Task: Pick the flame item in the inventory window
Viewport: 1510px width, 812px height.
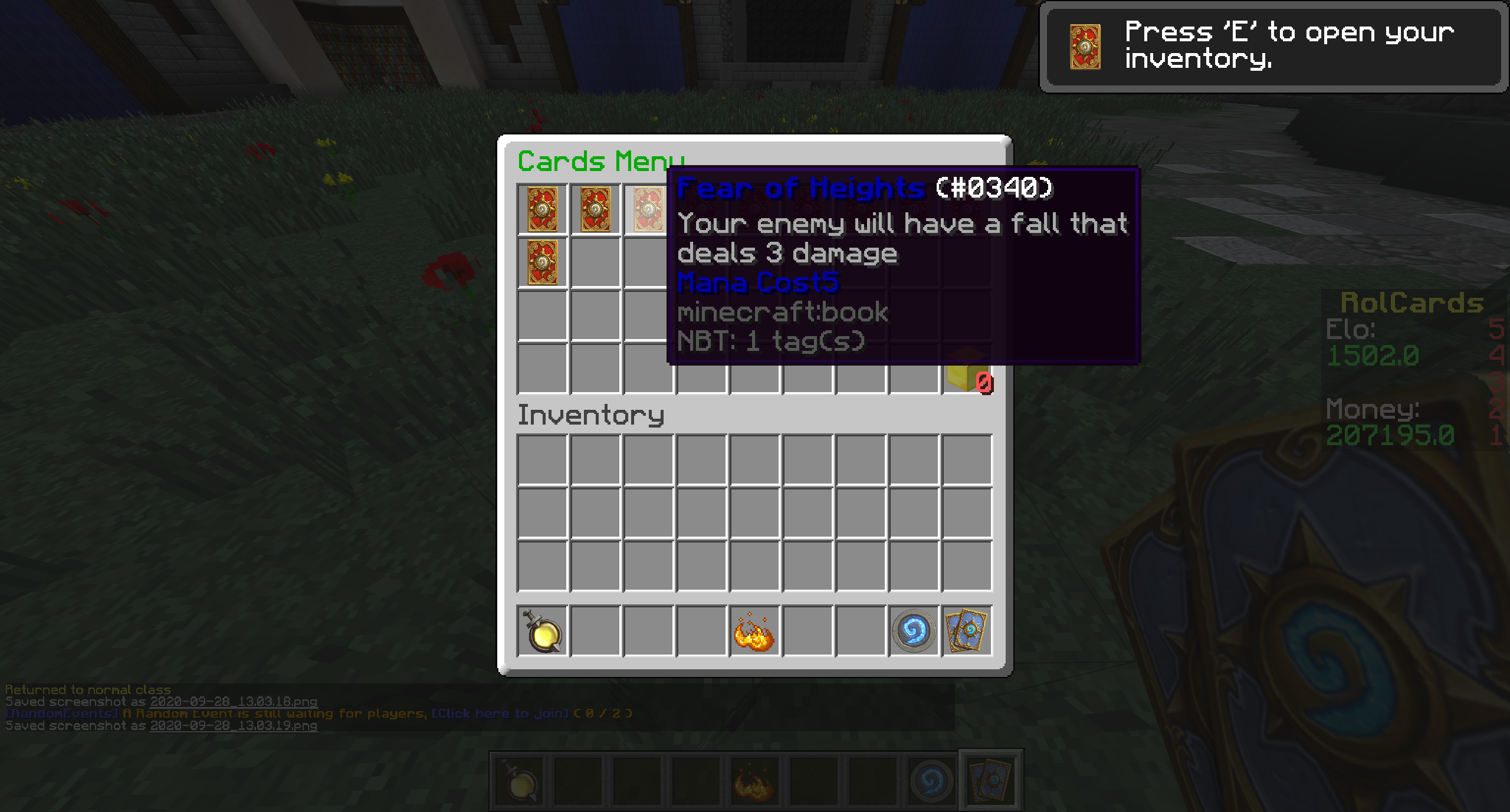Action: [x=754, y=632]
